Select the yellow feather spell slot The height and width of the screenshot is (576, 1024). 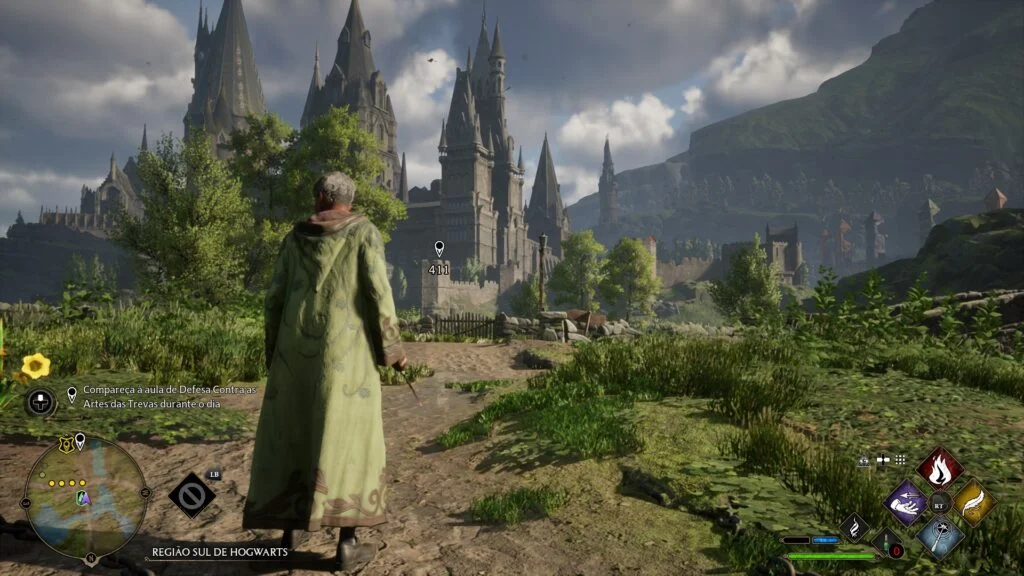[974, 502]
